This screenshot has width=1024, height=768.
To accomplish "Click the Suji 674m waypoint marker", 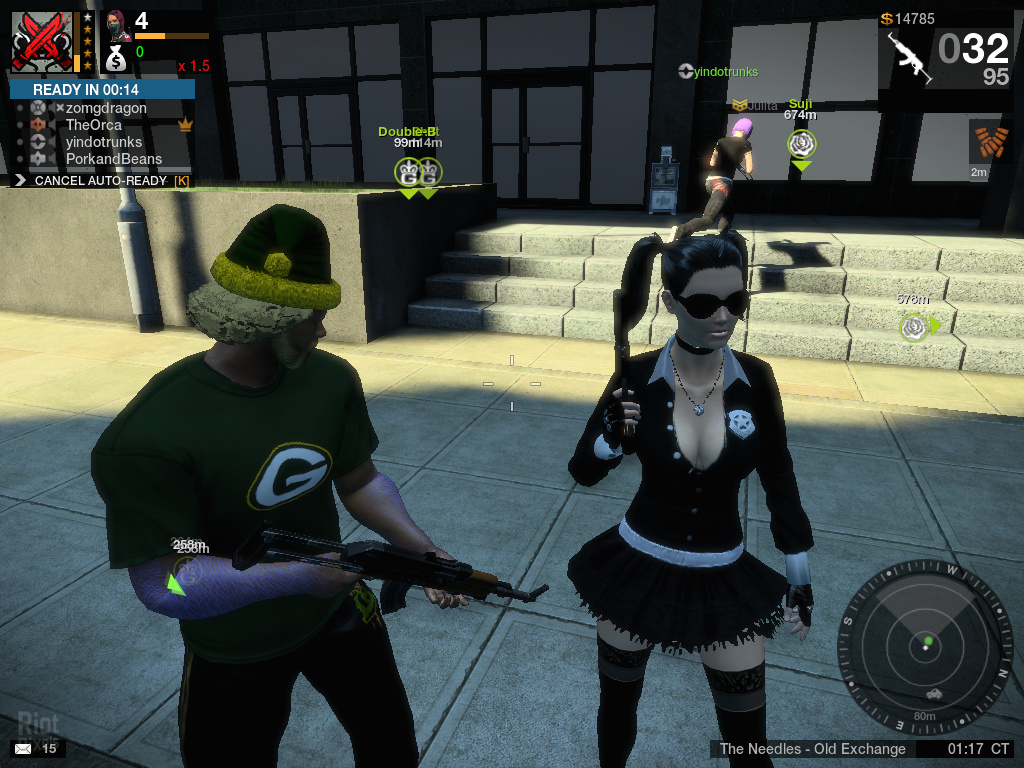I will (801, 145).
